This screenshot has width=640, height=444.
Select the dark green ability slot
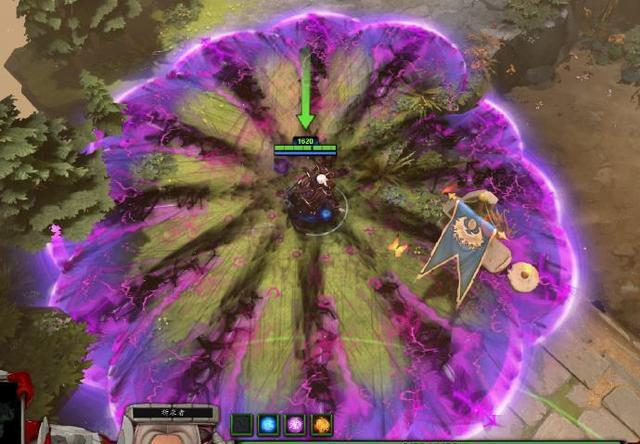point(242,424)
